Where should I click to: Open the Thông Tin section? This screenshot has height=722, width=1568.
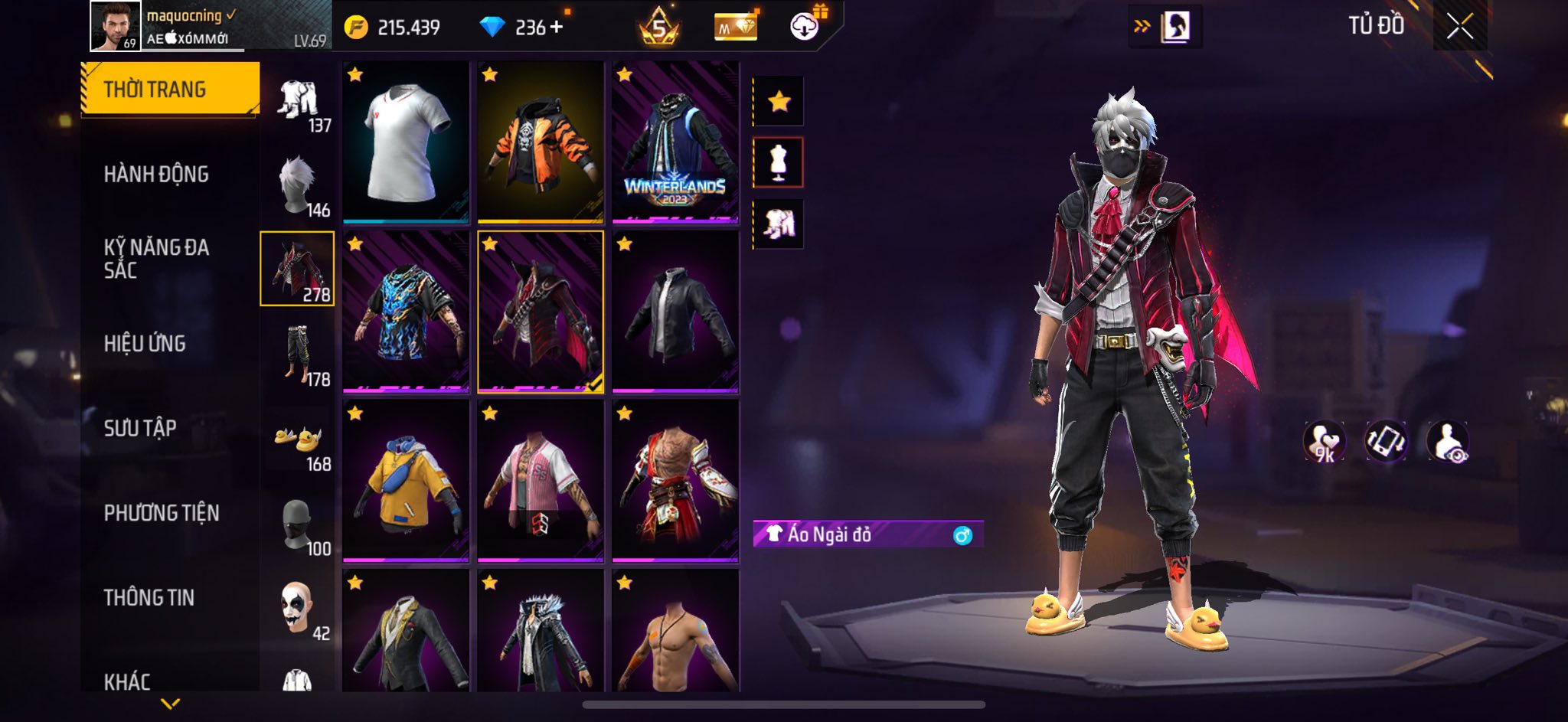pyautogui.click(x=149, y=597)
